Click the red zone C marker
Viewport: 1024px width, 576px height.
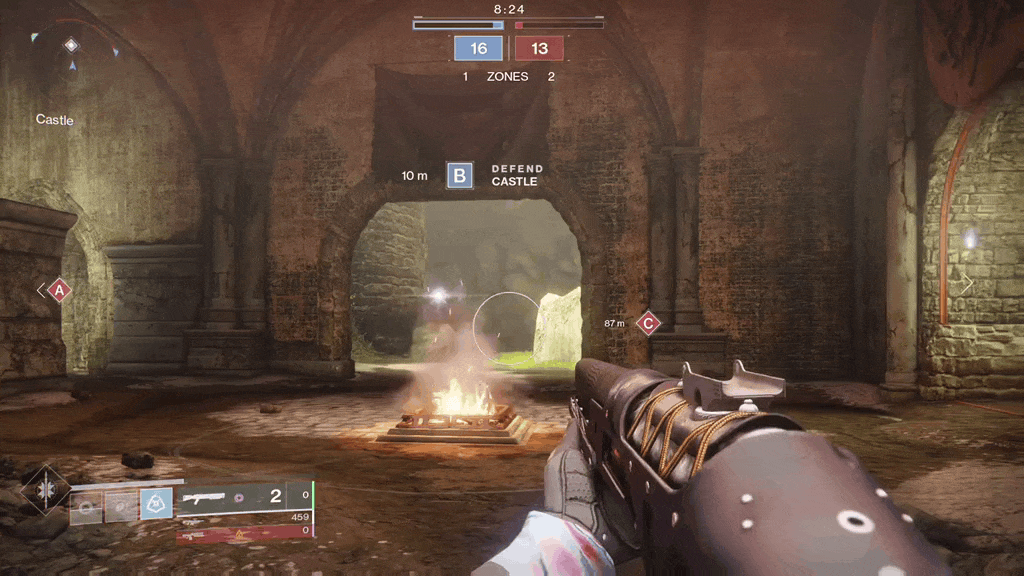click(649, 323)
